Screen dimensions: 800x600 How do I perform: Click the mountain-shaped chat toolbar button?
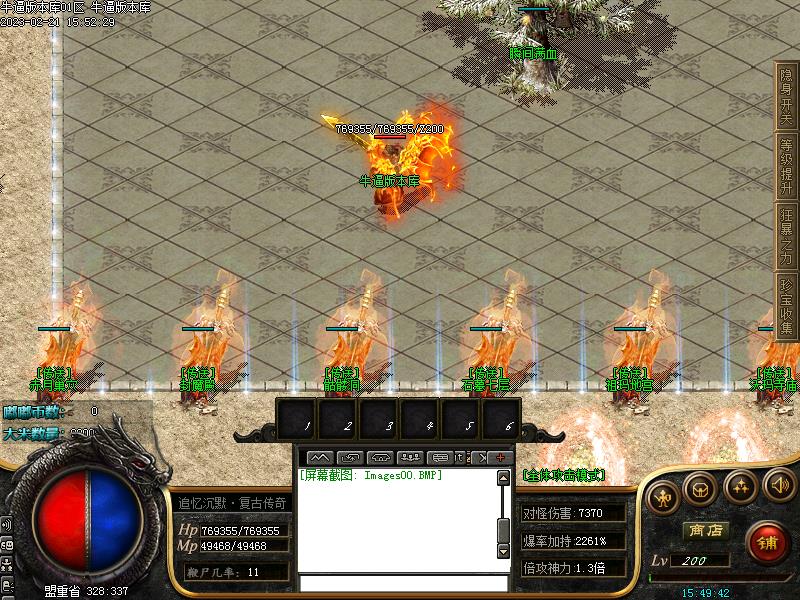[321, 458]
